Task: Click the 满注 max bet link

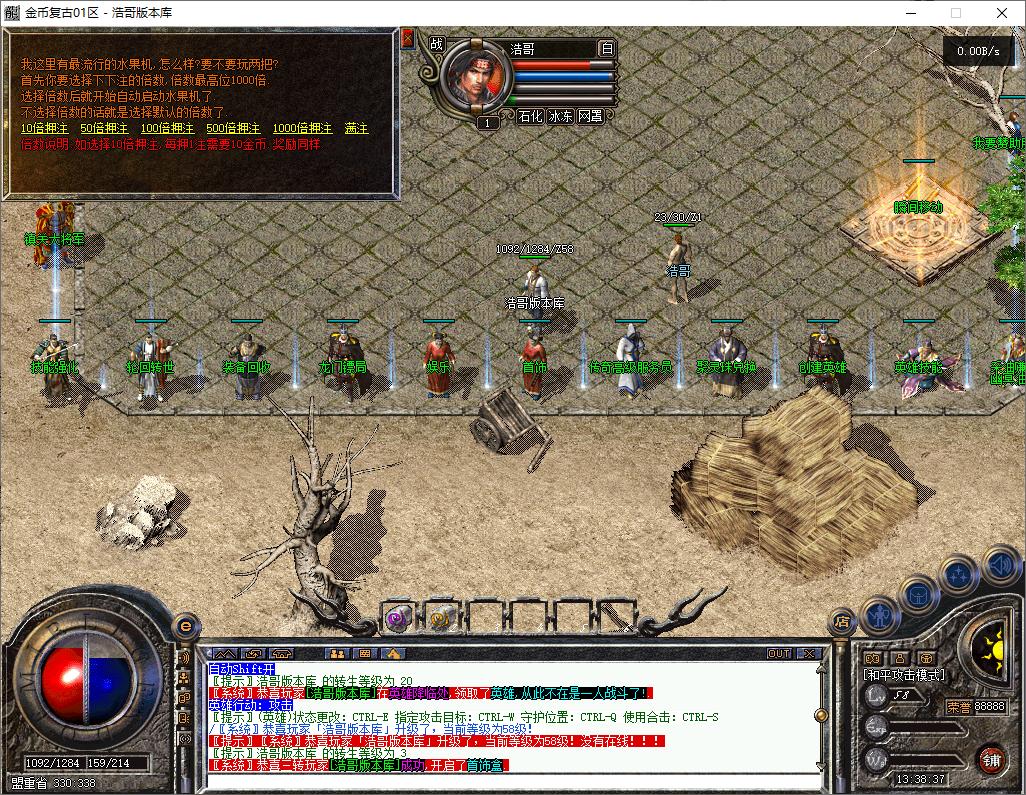Action: click(357, 129)
